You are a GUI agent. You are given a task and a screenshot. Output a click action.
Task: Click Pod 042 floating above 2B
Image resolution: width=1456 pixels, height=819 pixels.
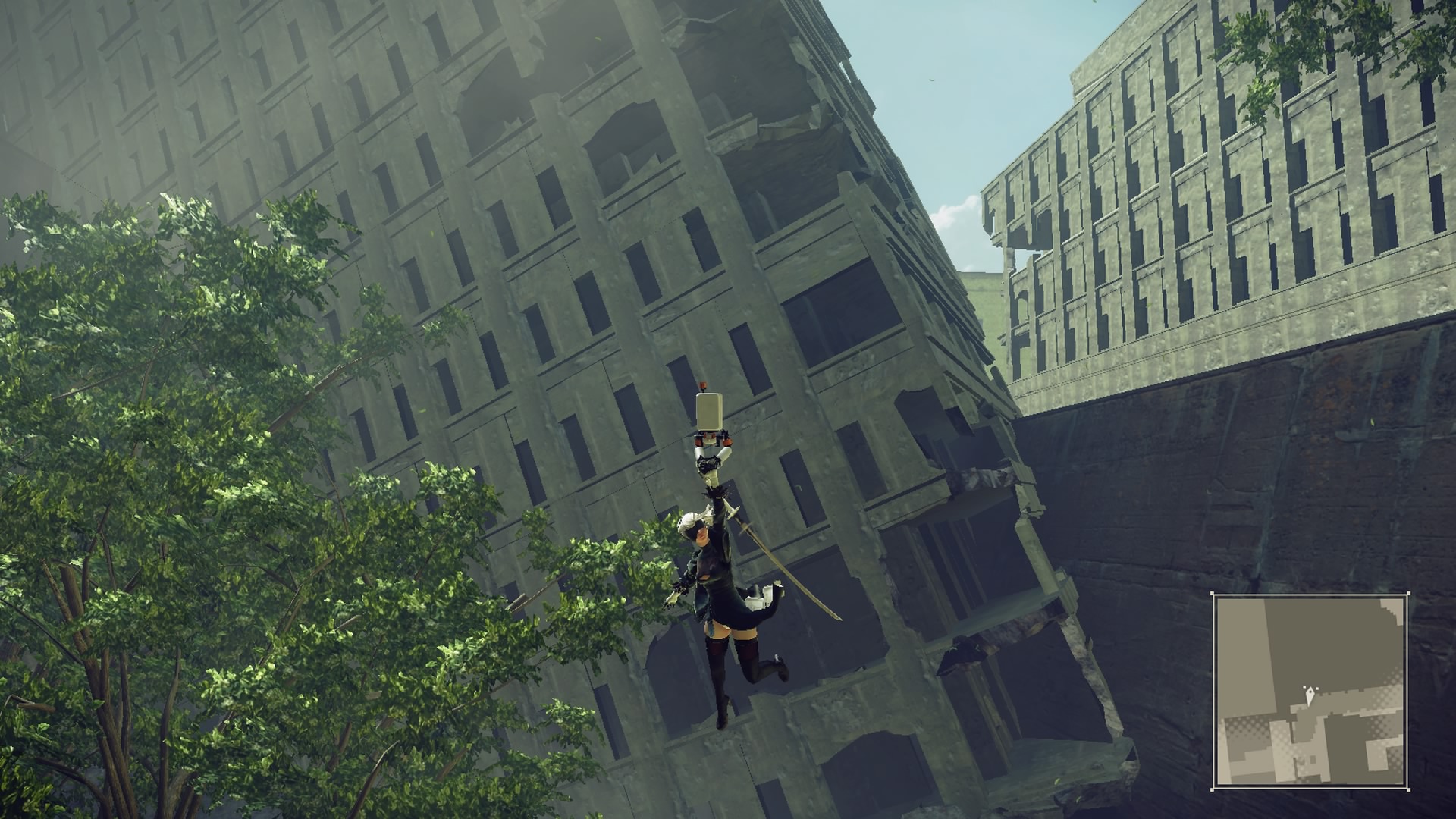(708, 411)
